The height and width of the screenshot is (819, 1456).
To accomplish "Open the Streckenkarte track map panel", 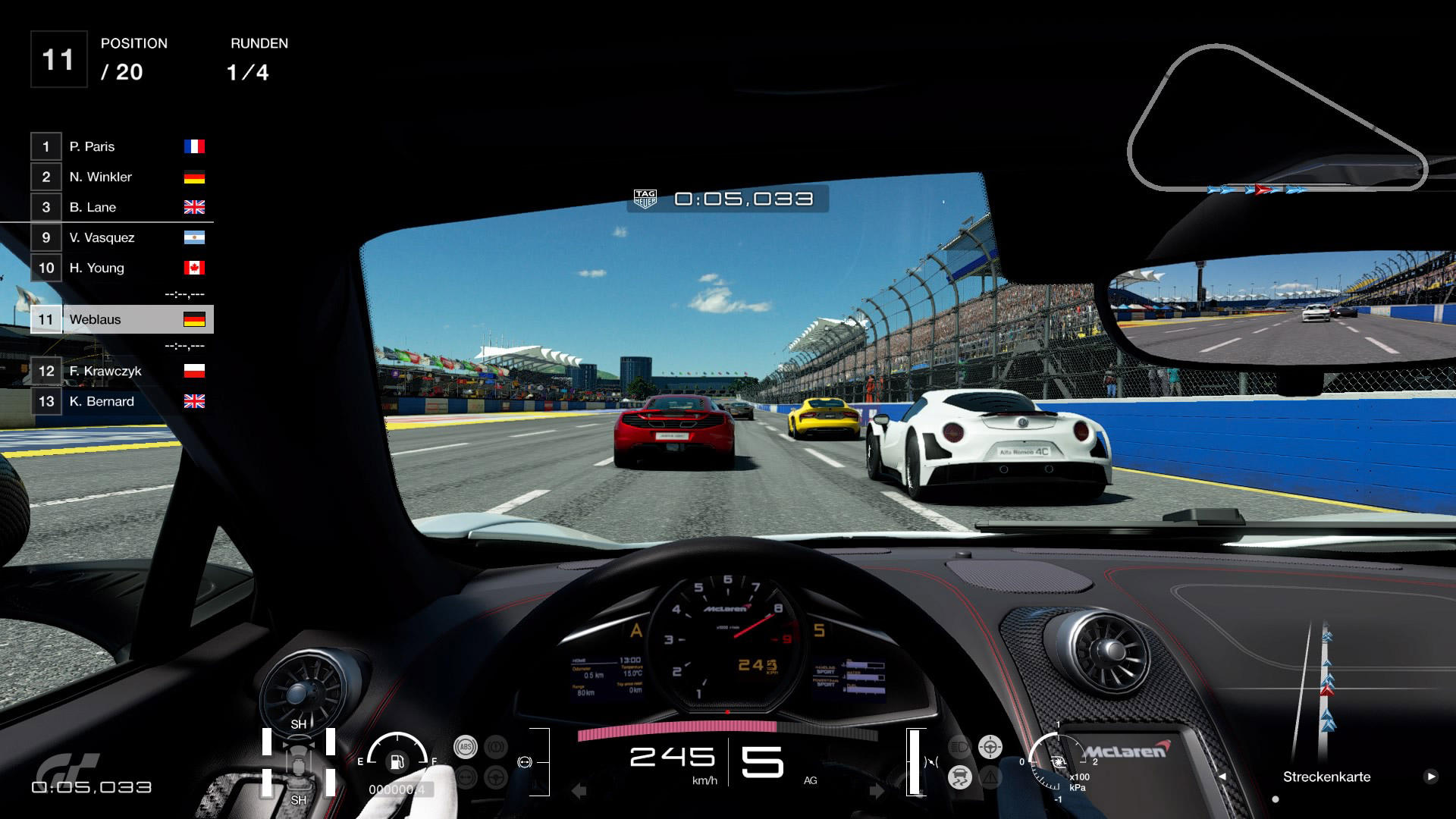I will [1326, 777].
